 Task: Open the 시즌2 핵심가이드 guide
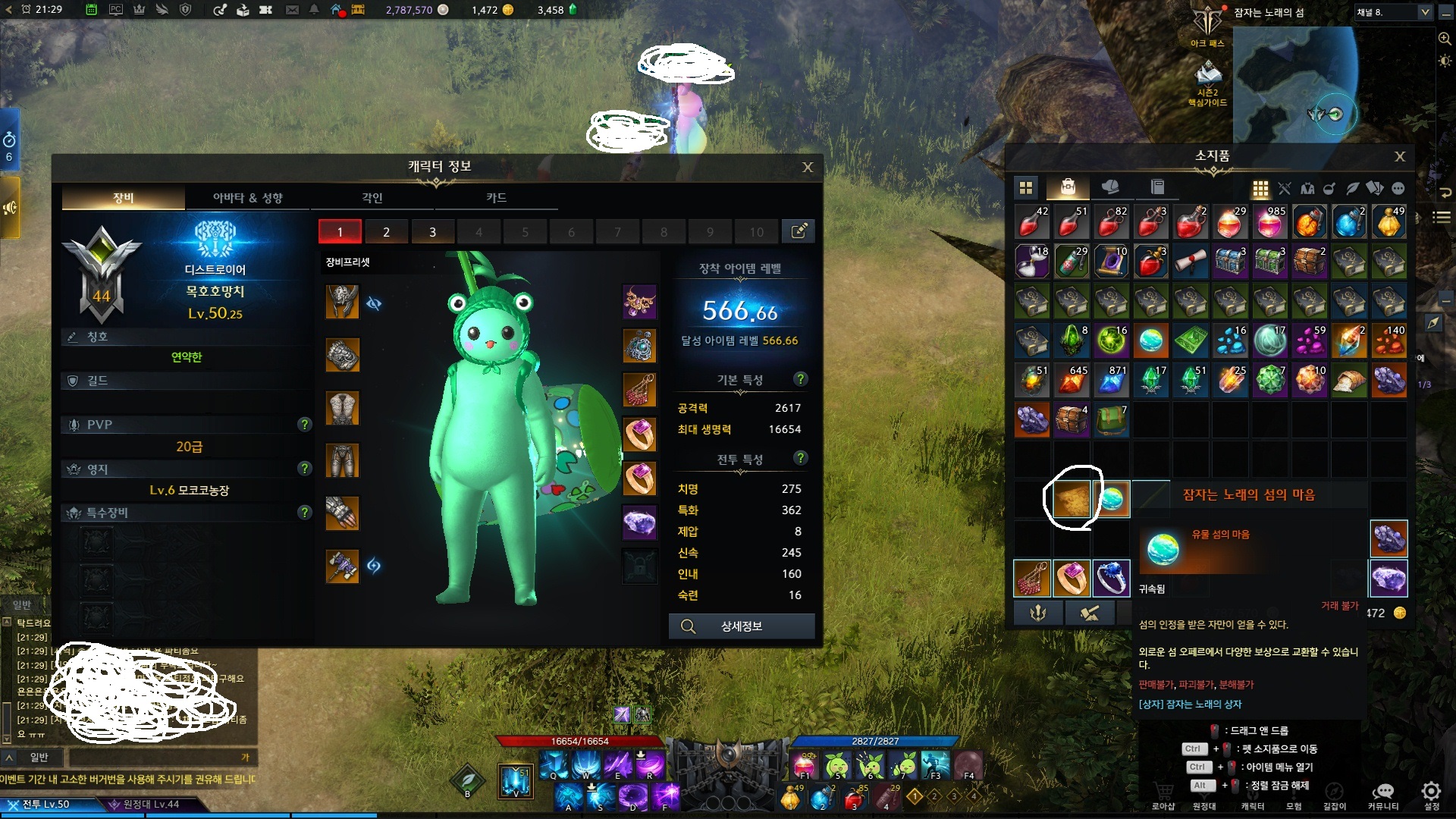point(1207,82)
